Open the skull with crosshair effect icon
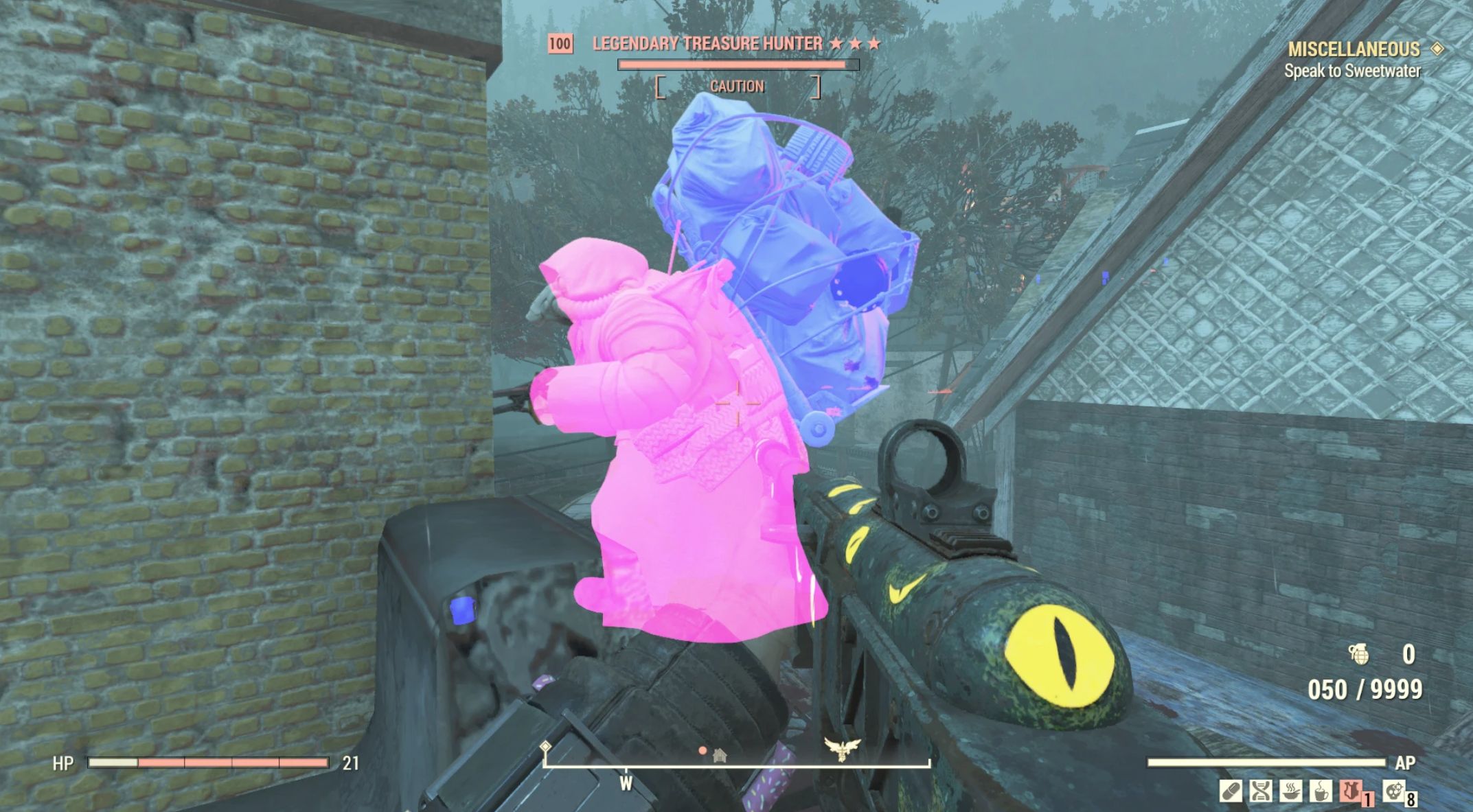The width and height of the screenshot is (1473, 812). pos(1393,791)
